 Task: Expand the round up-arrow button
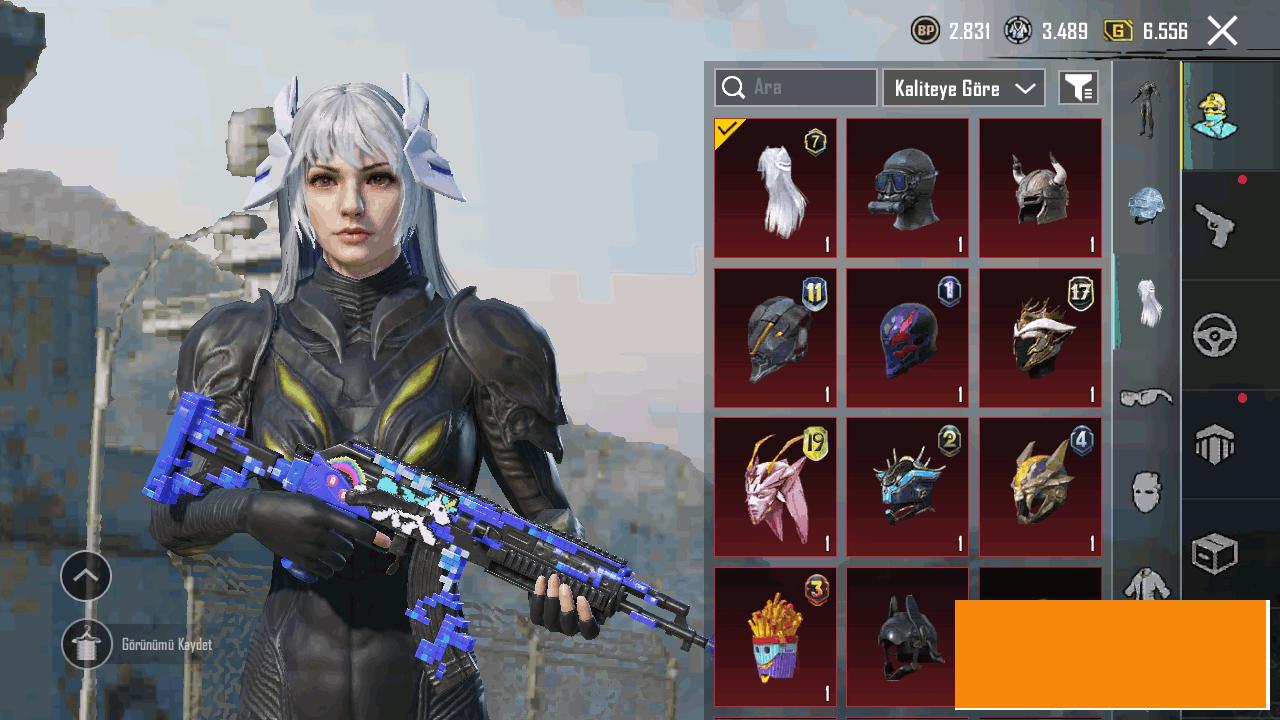coord(86,576)
